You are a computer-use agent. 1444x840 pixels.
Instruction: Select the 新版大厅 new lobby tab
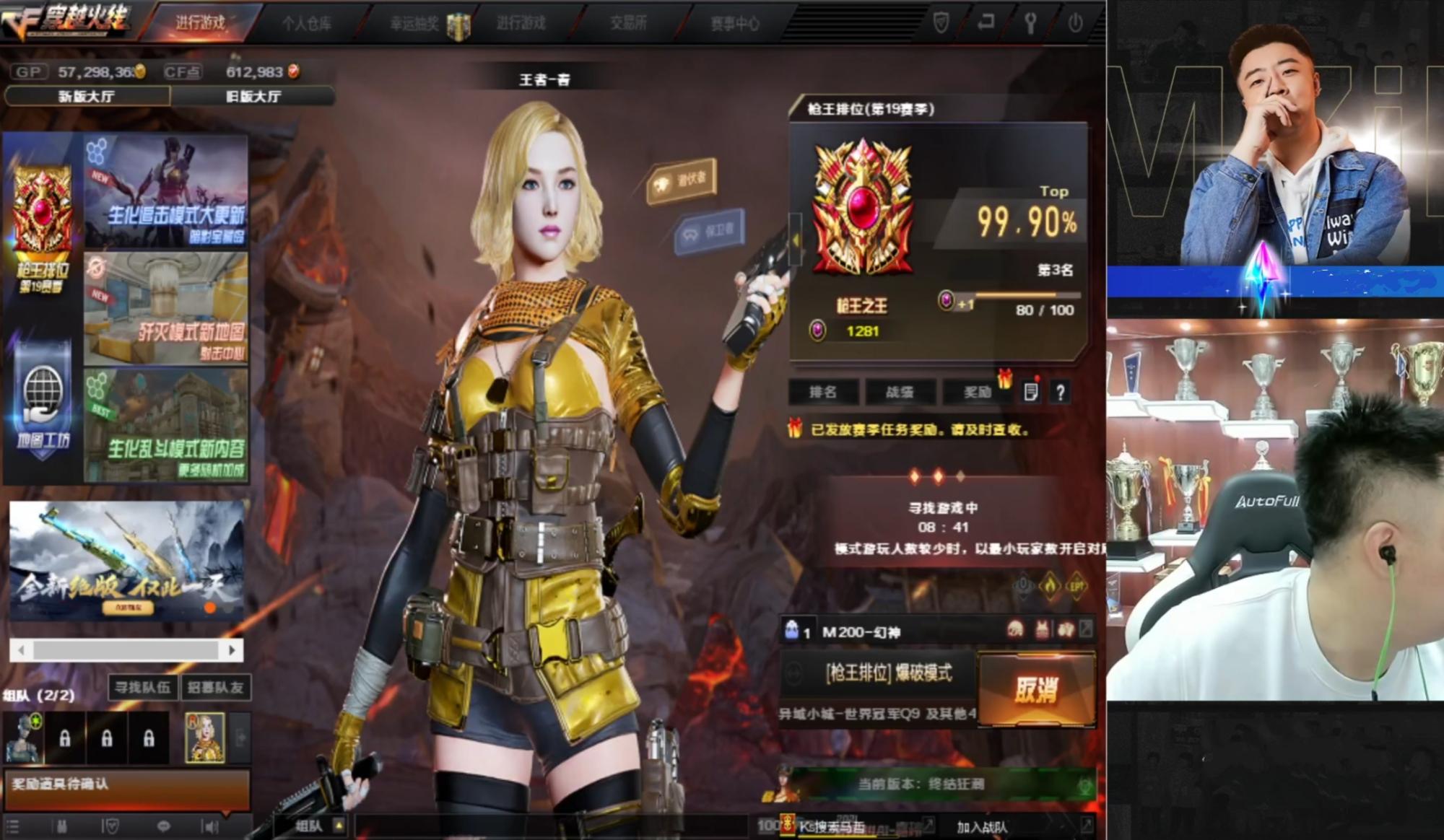[87, 96]
